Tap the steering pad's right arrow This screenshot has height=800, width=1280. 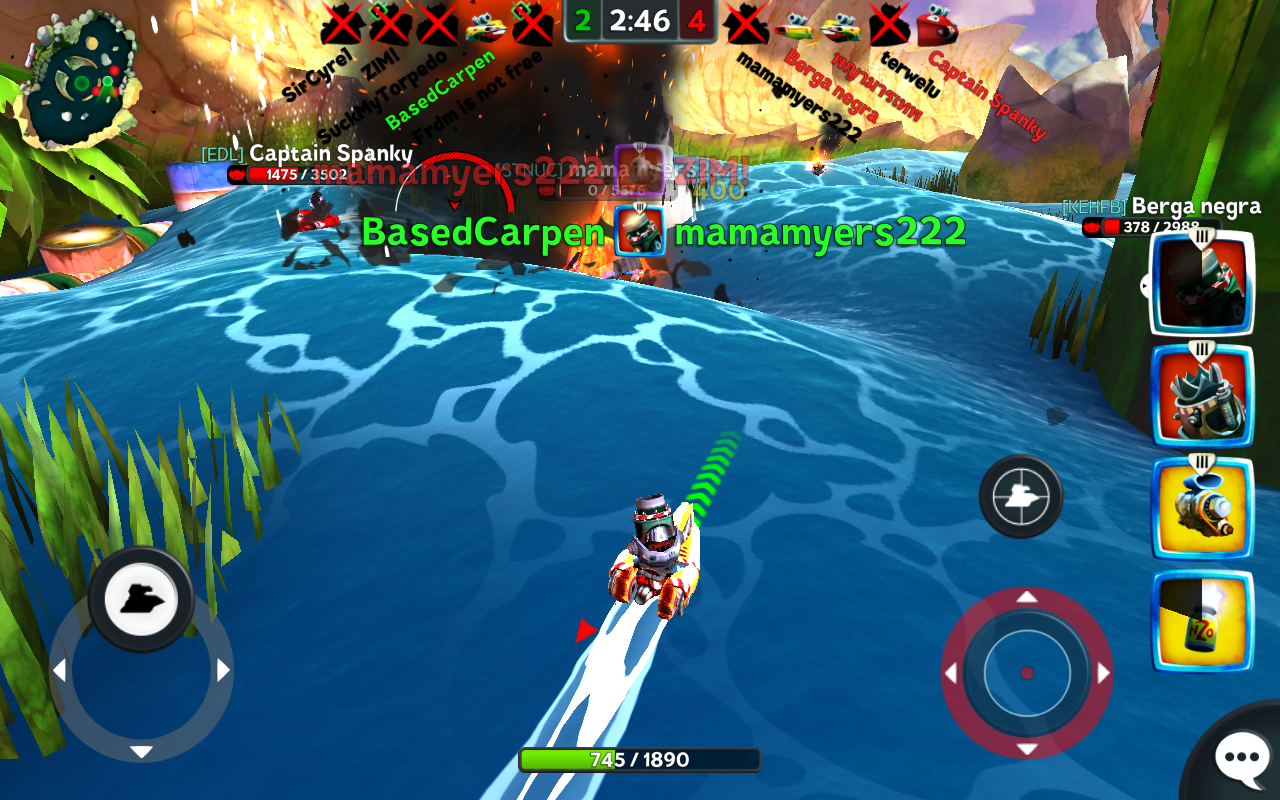(224, 670)
